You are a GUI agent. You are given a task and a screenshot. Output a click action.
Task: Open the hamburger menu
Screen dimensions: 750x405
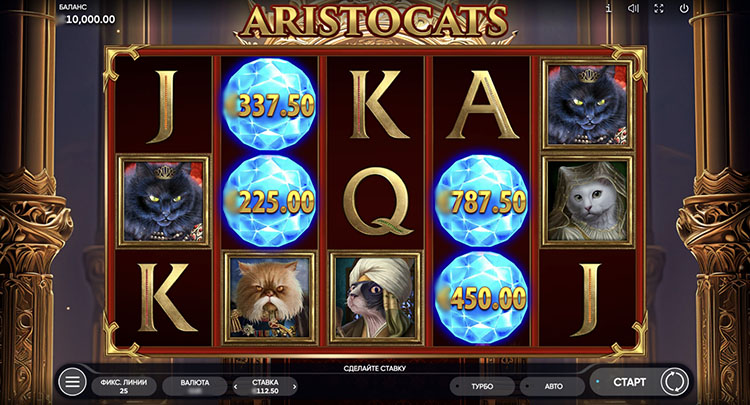coord(72,382)
